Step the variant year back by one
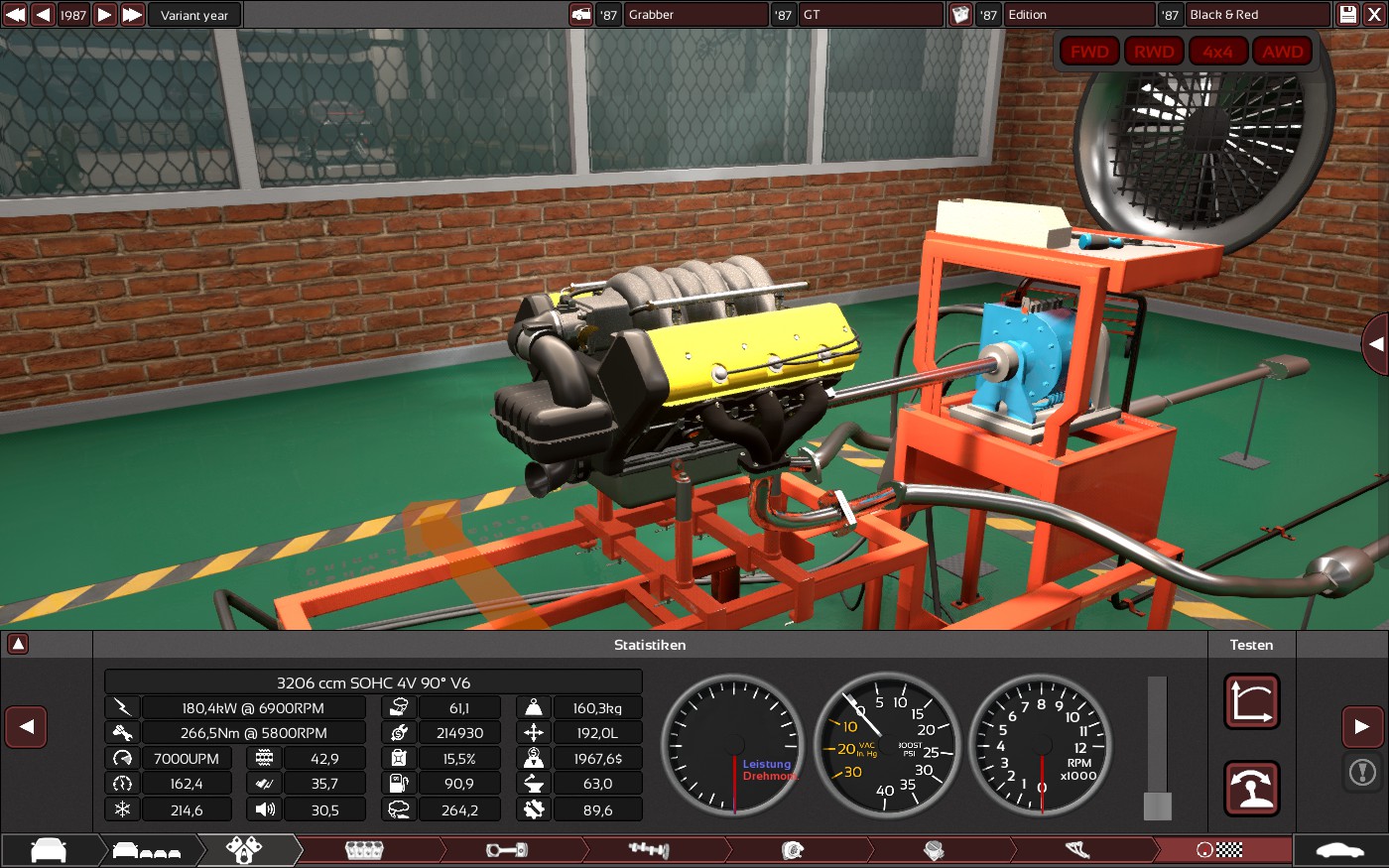 (43, 15)
